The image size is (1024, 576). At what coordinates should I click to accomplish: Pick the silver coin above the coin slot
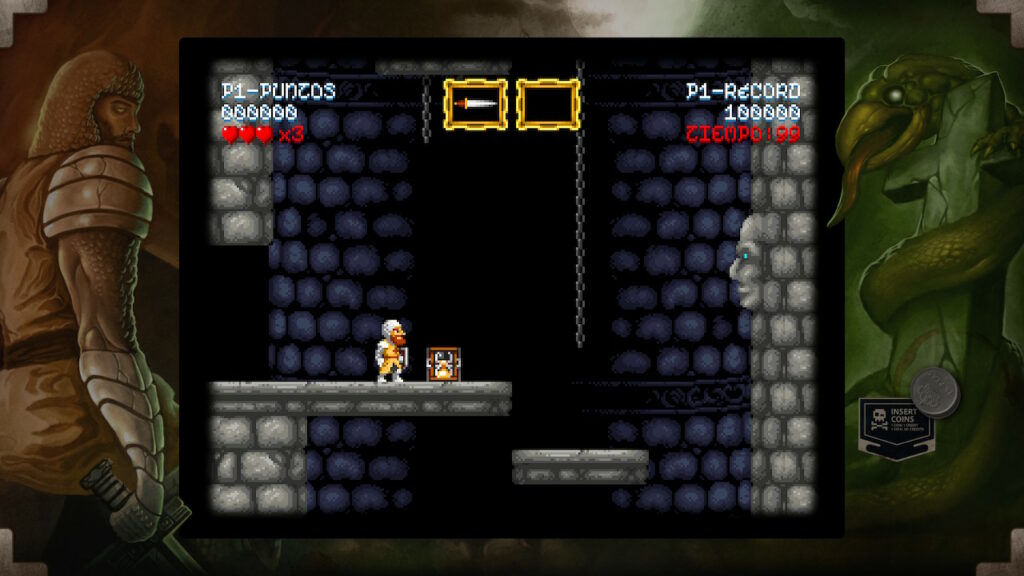tap(935, 391)
